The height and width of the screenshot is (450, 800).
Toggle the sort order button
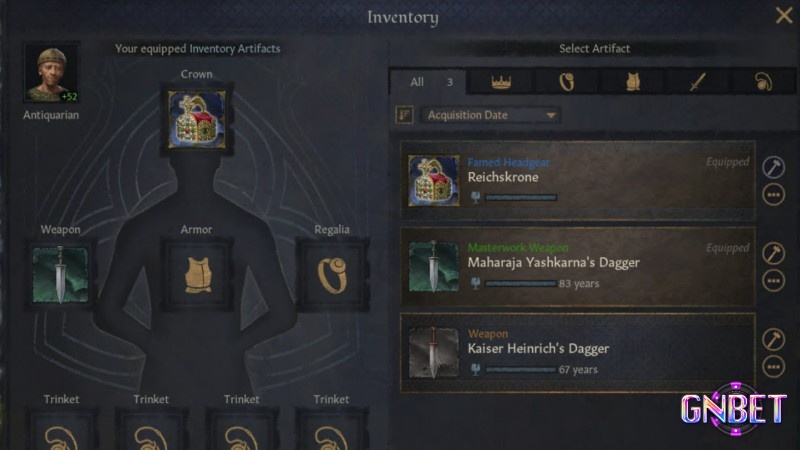tap(405, 115)
